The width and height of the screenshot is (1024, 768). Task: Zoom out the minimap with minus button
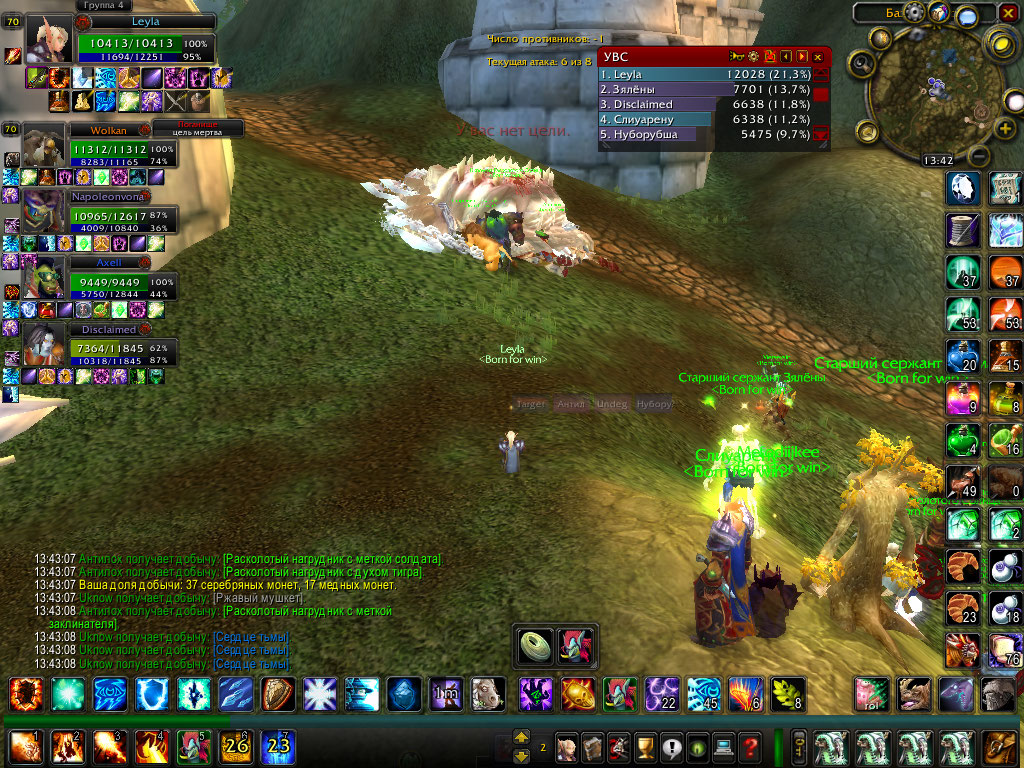click(980, 157)
